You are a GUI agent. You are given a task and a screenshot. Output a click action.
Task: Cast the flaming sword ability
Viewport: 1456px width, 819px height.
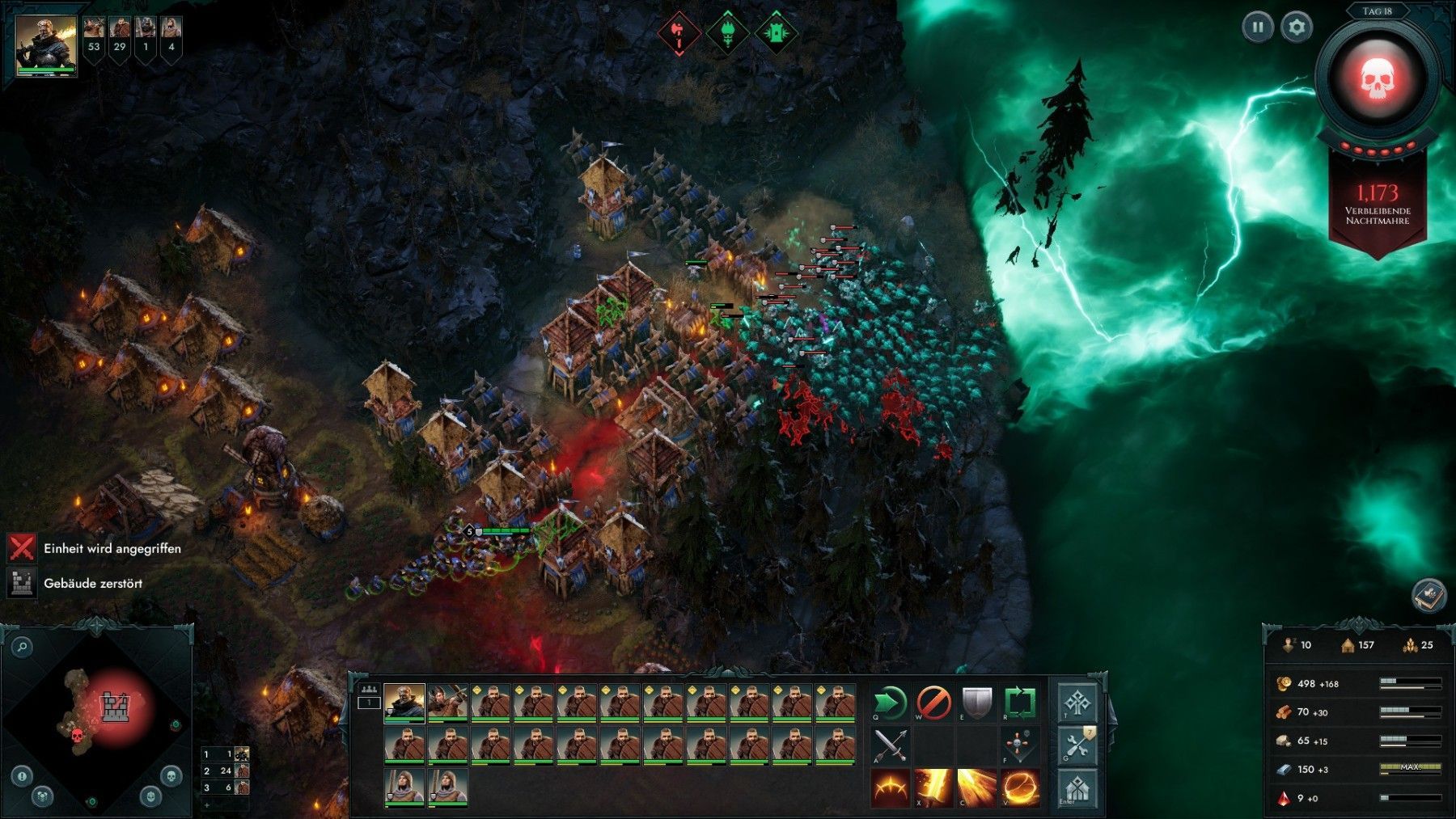pyautogui.click(x=933, y=788)
